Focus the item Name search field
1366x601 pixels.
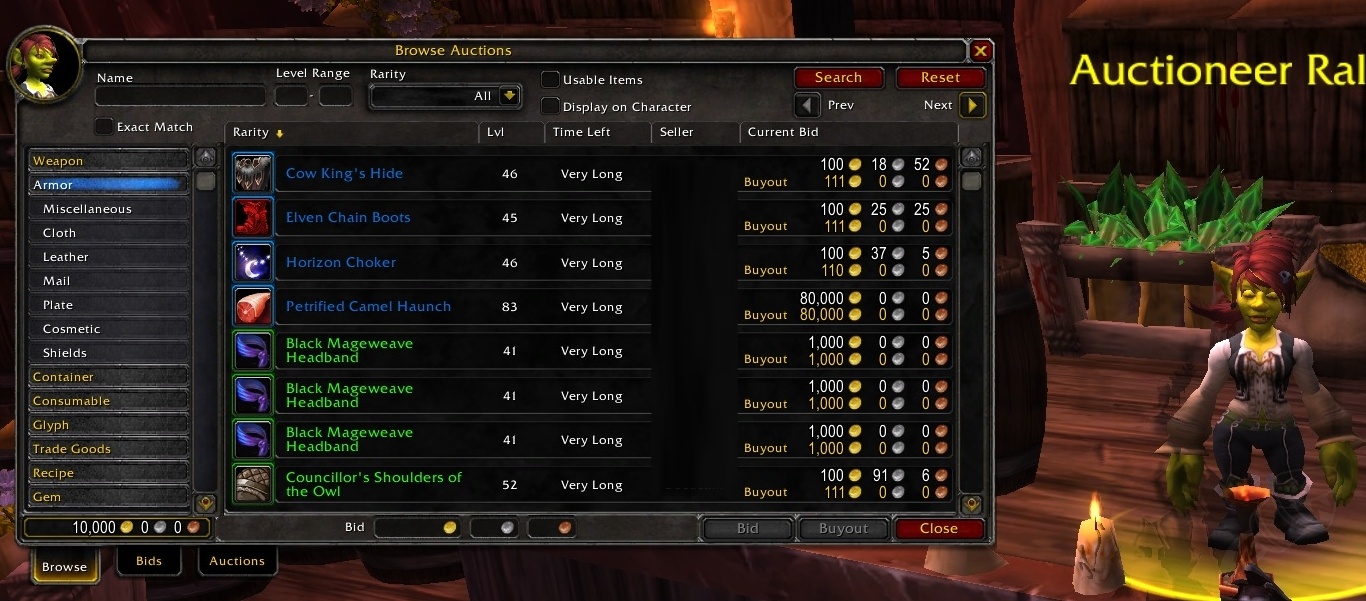pyautogui.click(x=180, y=97)
